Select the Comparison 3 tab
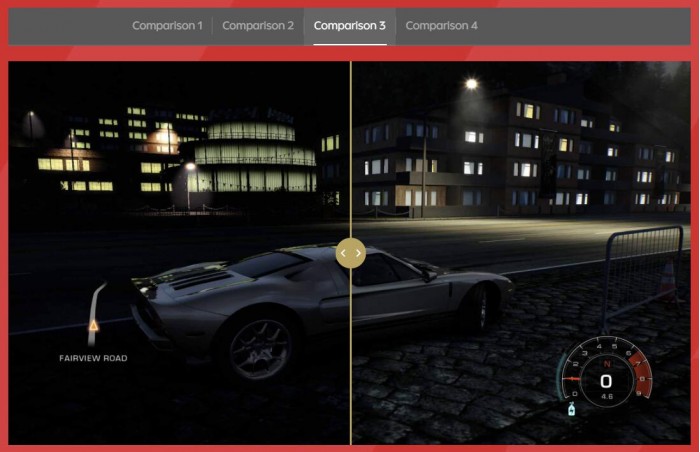The image size is (700, 452). coord(350,26)
